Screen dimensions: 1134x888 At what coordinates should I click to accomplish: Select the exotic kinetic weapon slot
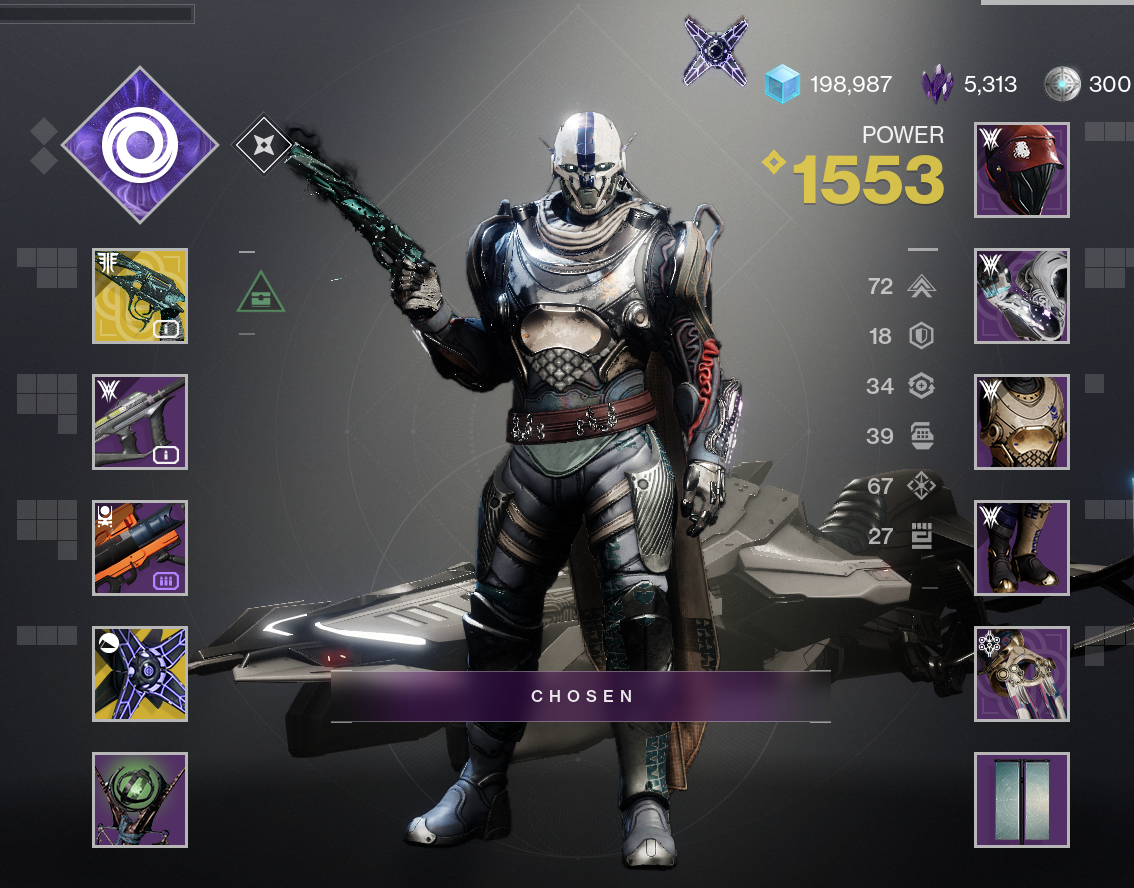pyautogui.click(x=140, y=296)
